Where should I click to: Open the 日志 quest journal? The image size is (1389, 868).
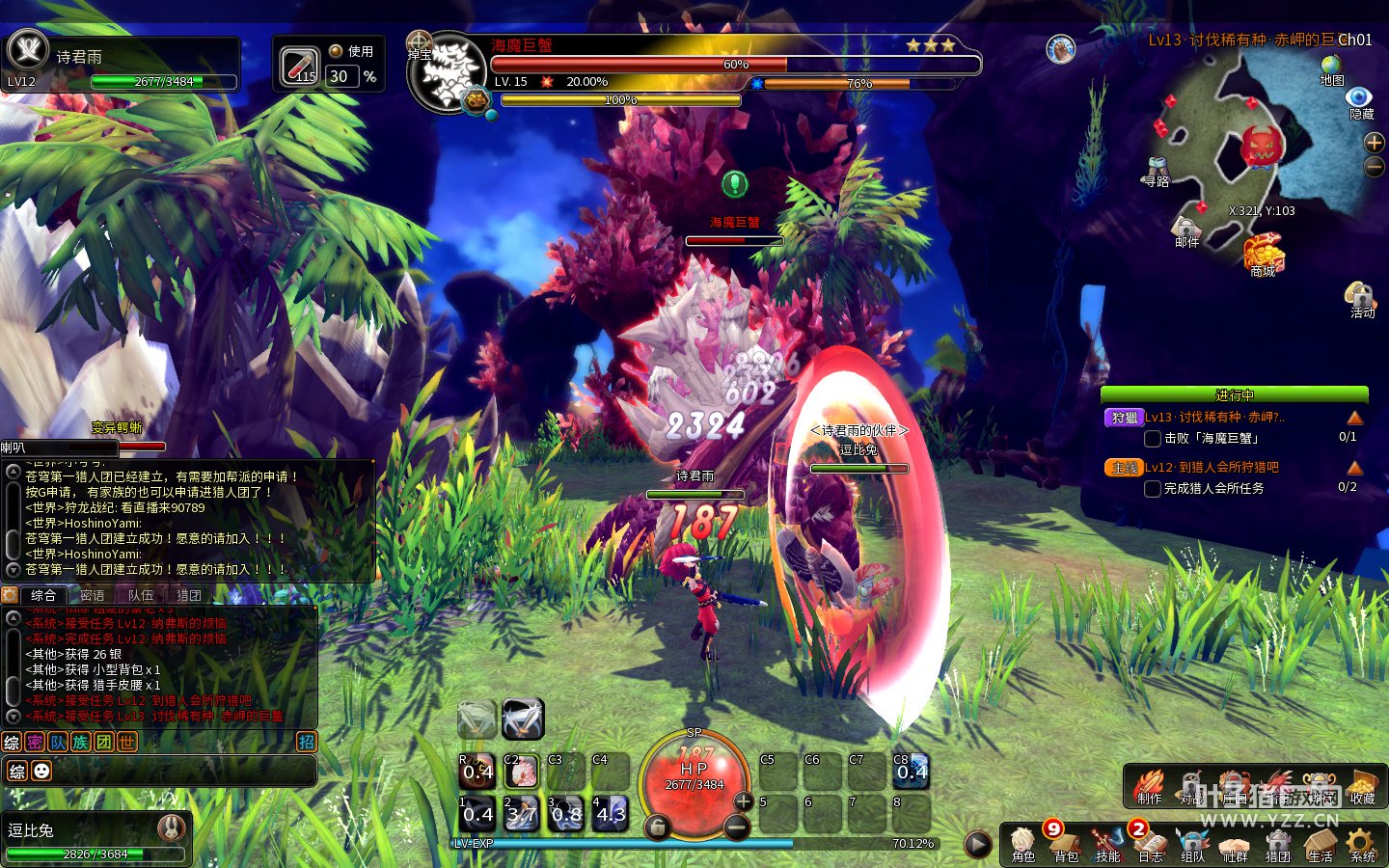1150,843
